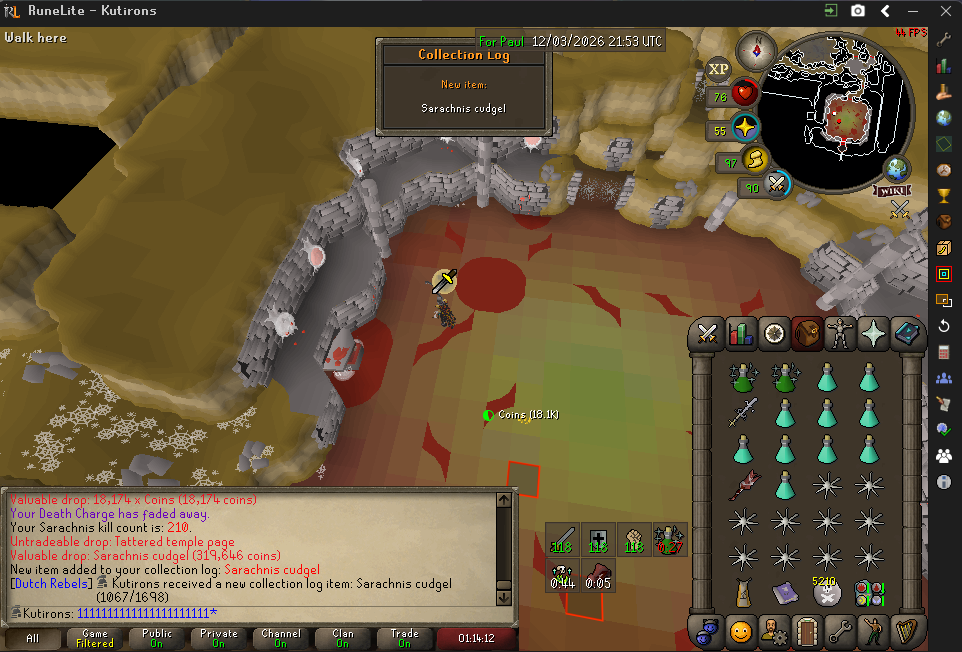Viewport: 962px width, 652px height.
Task: Activate the special attack orb
Action: [x=776, y=184]
